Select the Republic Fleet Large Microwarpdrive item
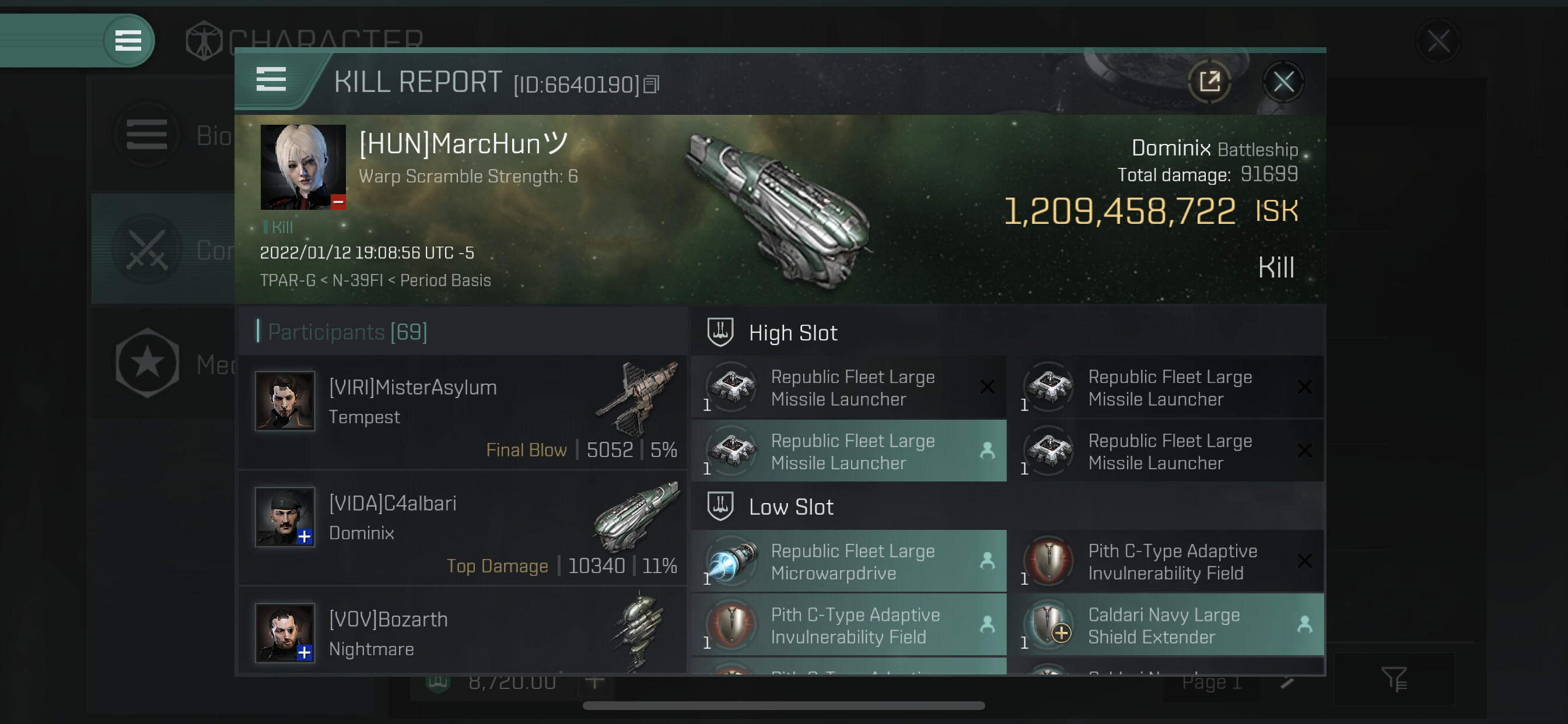Viewport: 1568px width, 724px height. point(849,561)
